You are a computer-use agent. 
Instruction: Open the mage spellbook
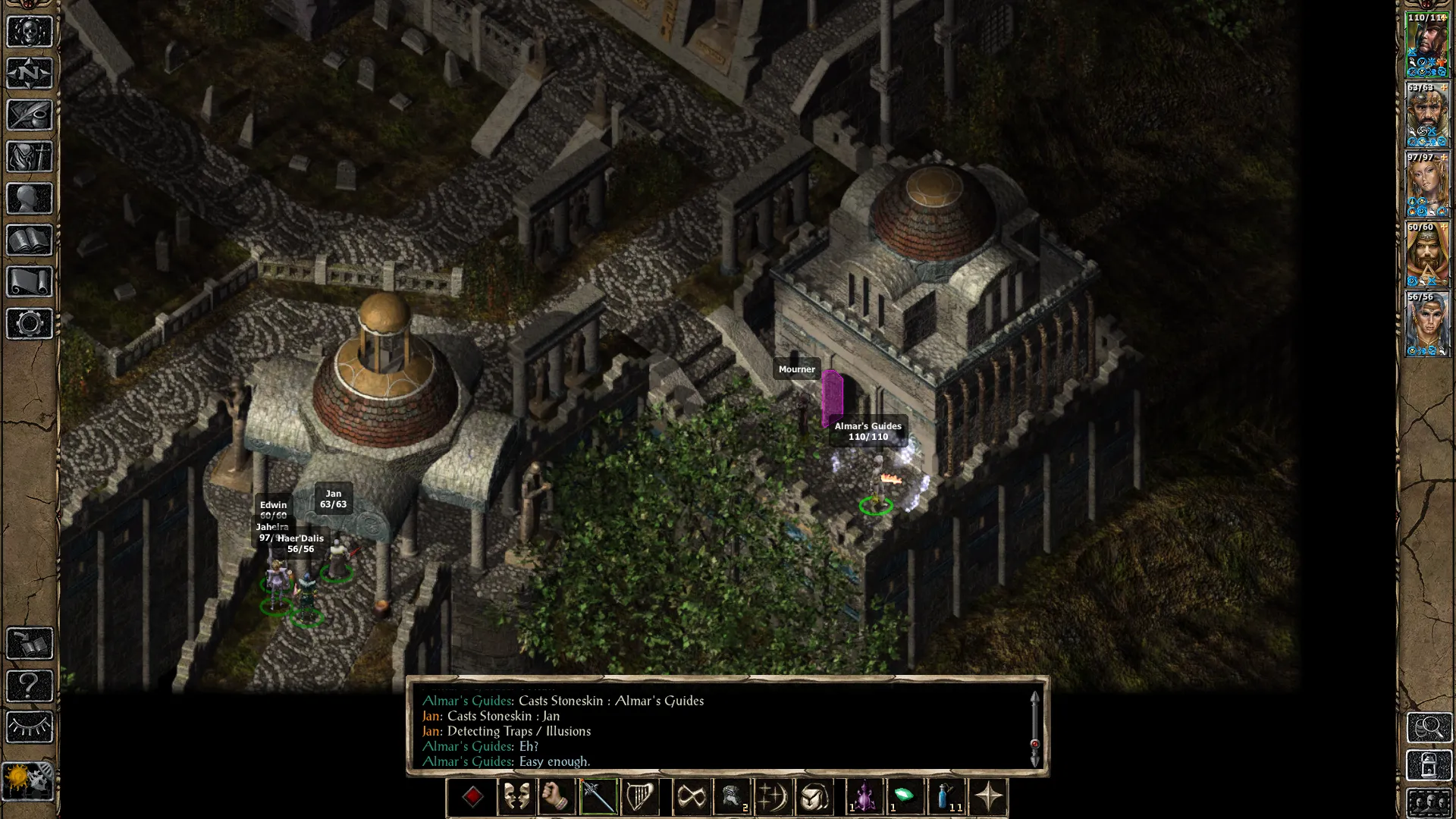click(x=30, y=240)
